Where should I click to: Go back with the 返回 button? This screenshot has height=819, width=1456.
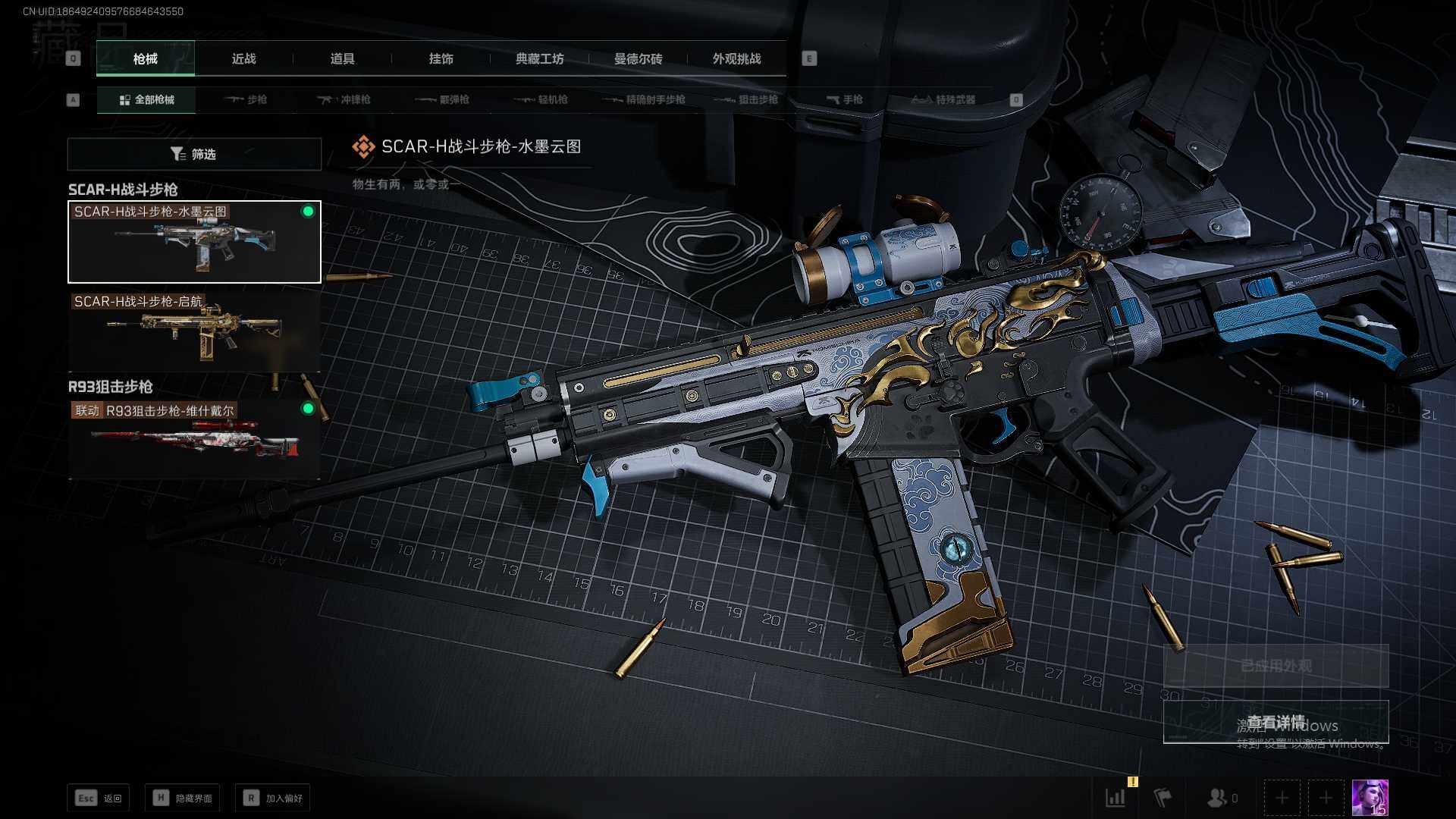pyautogui.click(x=99, y=798)
